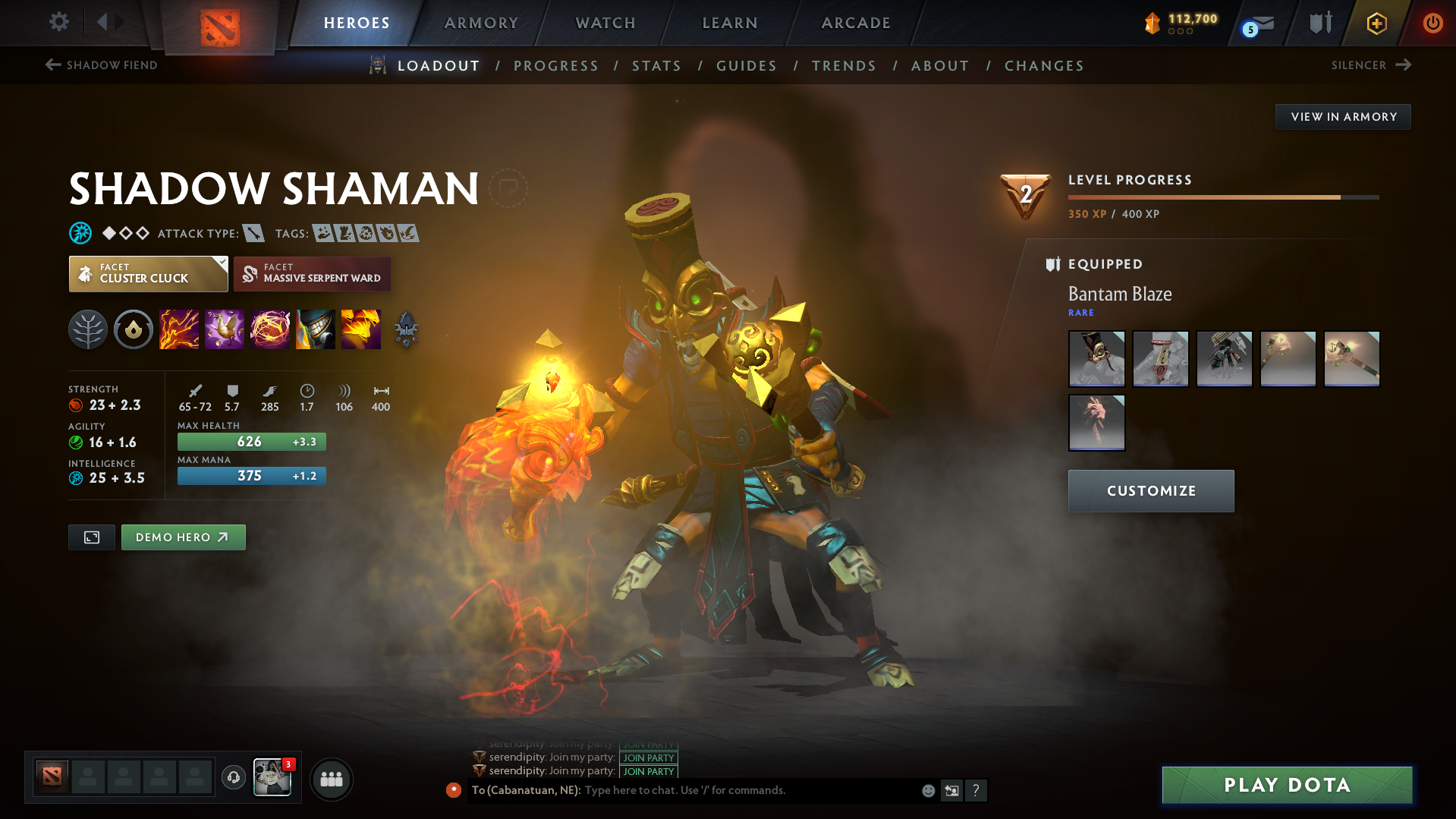Select the Mass Serpent Ward ultimate icon
Viewport: 1456px width, 819px height.
[361, 329]
